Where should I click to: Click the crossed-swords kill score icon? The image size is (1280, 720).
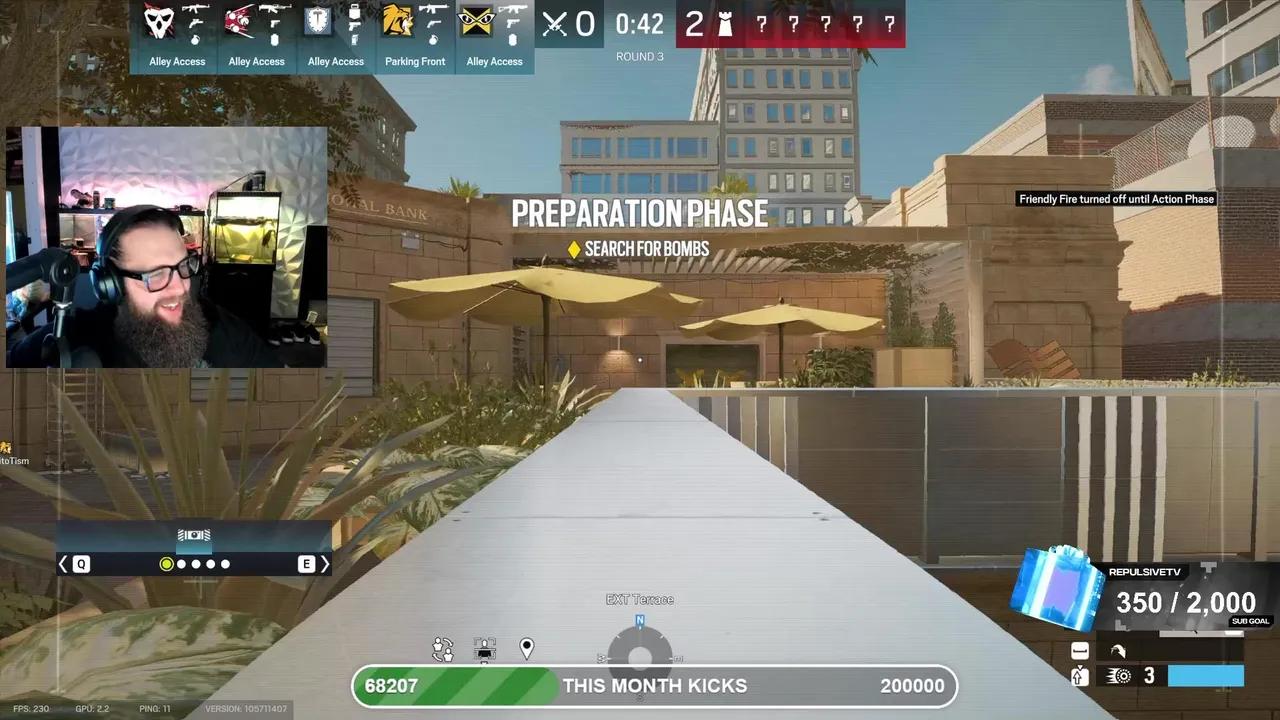(x=553, y=24)
